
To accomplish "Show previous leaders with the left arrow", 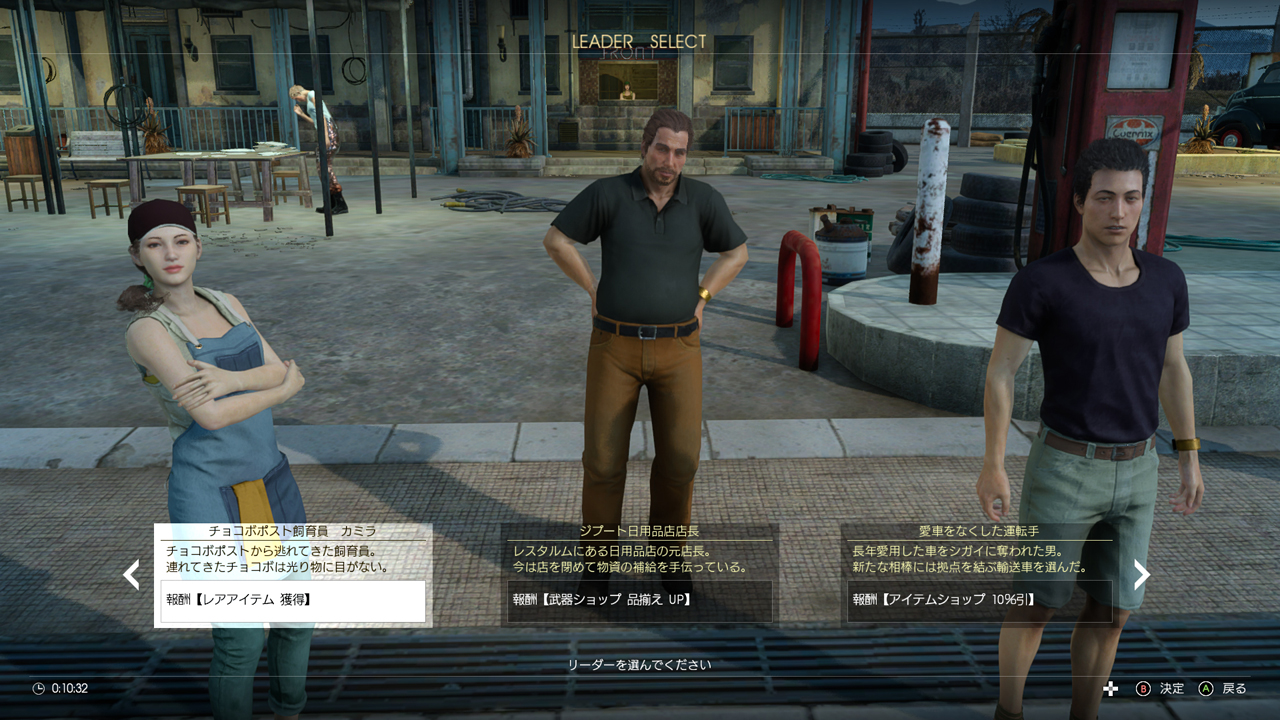I will 131,574.
